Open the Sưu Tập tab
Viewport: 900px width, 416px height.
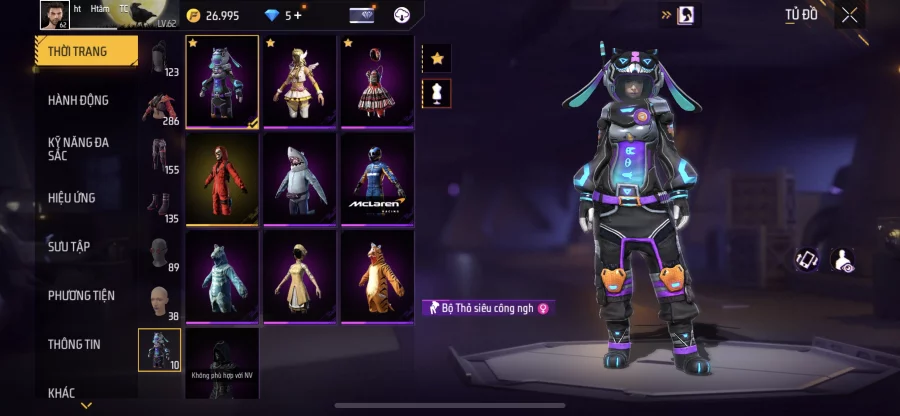click(69, 246)
